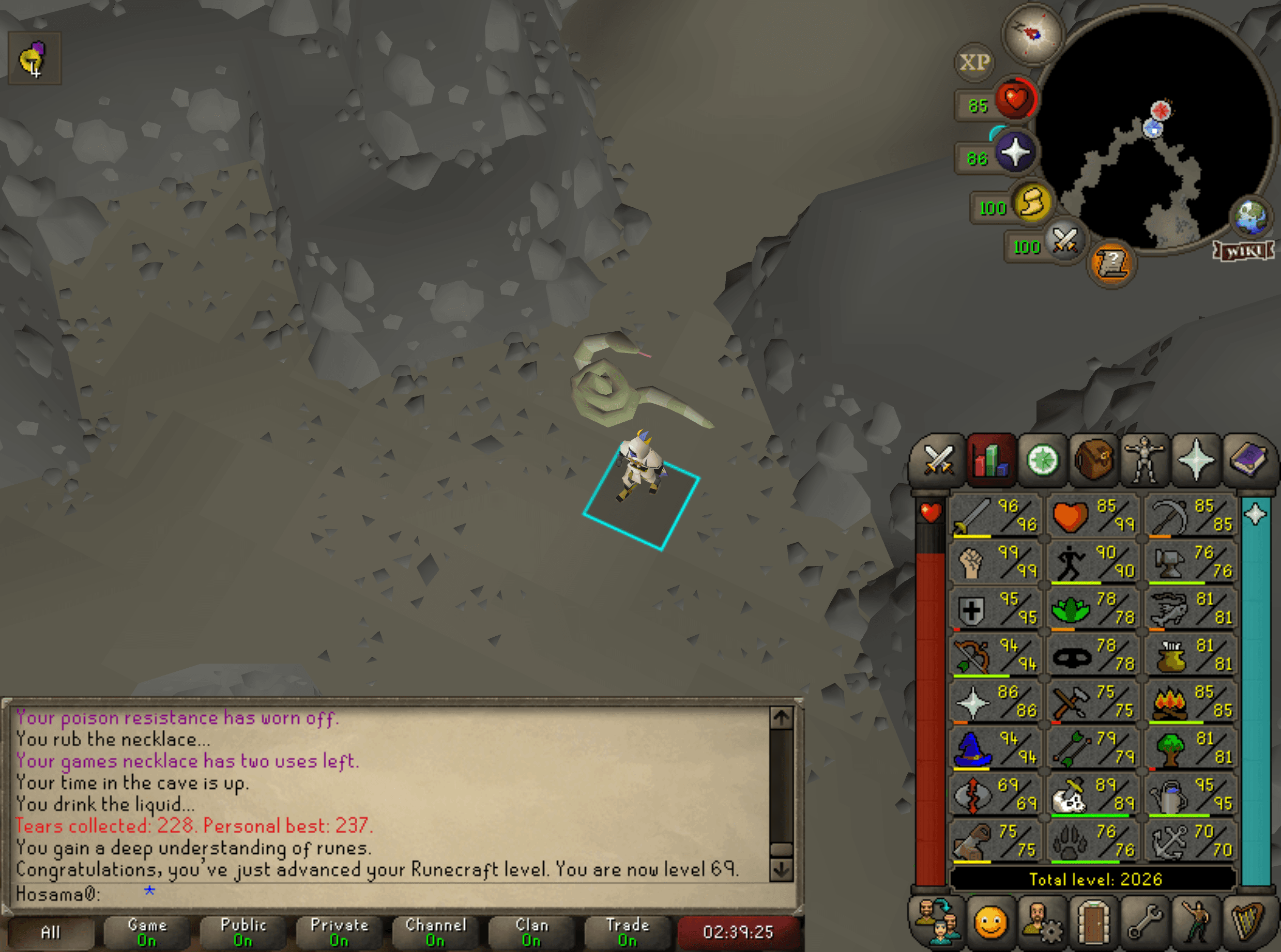Toggle the XP drops button
This screenshot has height=952, width=1281.
coord(974,62)
